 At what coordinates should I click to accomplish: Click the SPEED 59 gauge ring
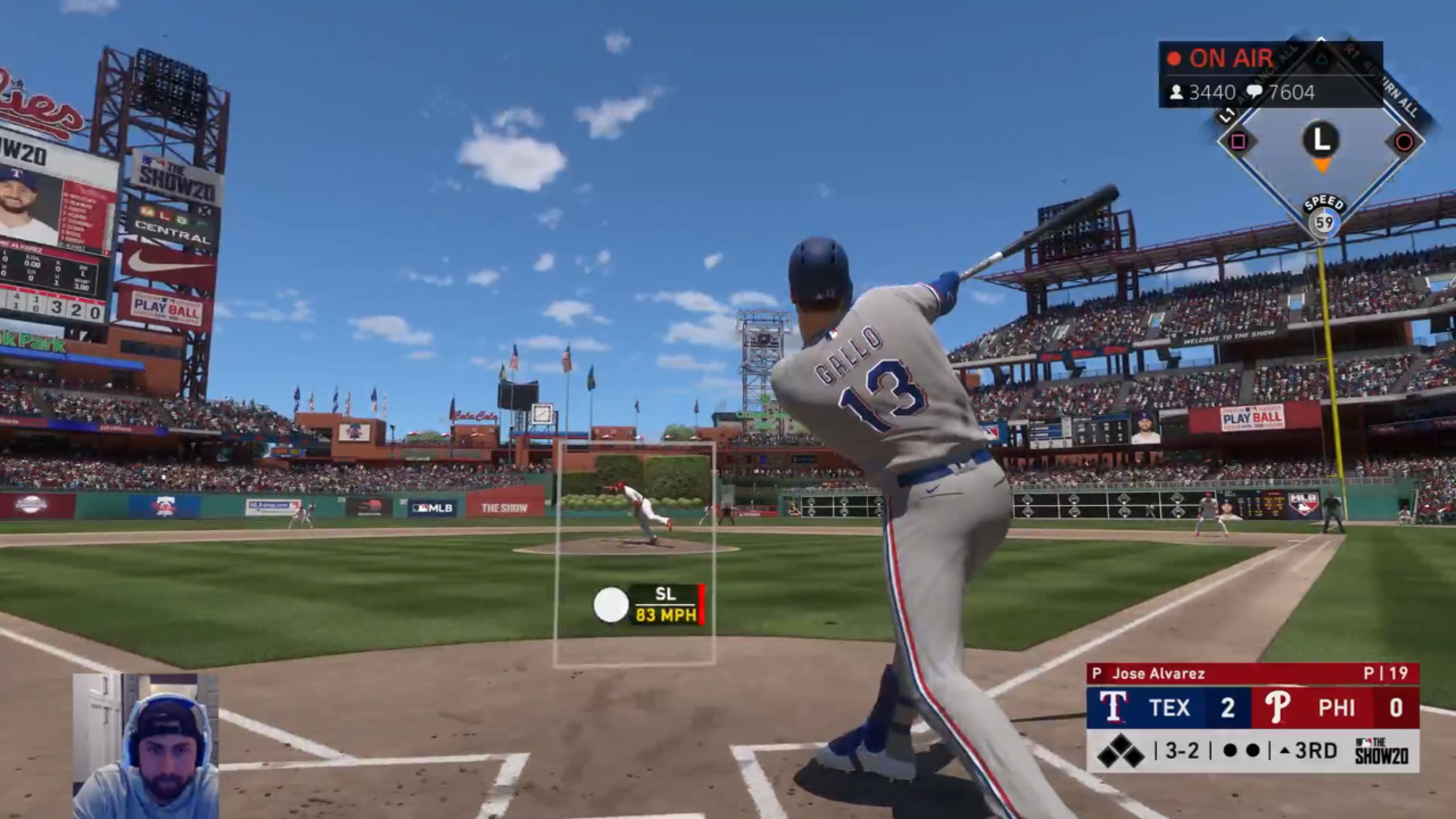point(1324,222)
